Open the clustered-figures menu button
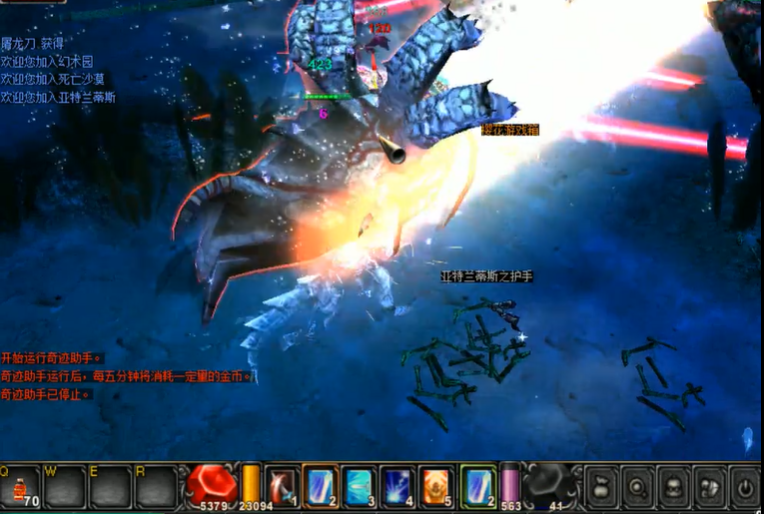The width and height of the screenshot is (764, 514). click(709, 488)
